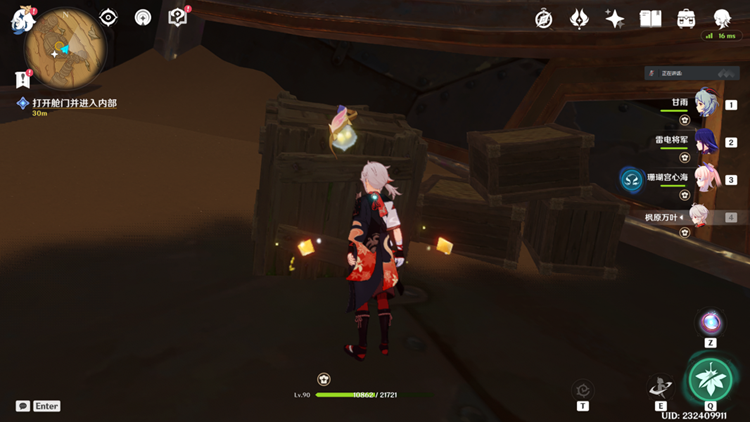Use the glowing orb gadget icon

point(711,322)
